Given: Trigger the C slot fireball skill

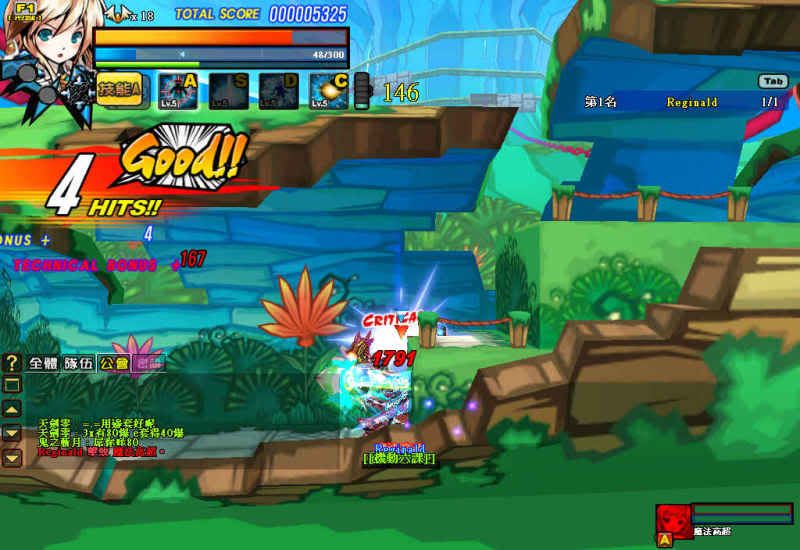Looking at the screenshot, I should pyautogui.click(x=328, y=91).
